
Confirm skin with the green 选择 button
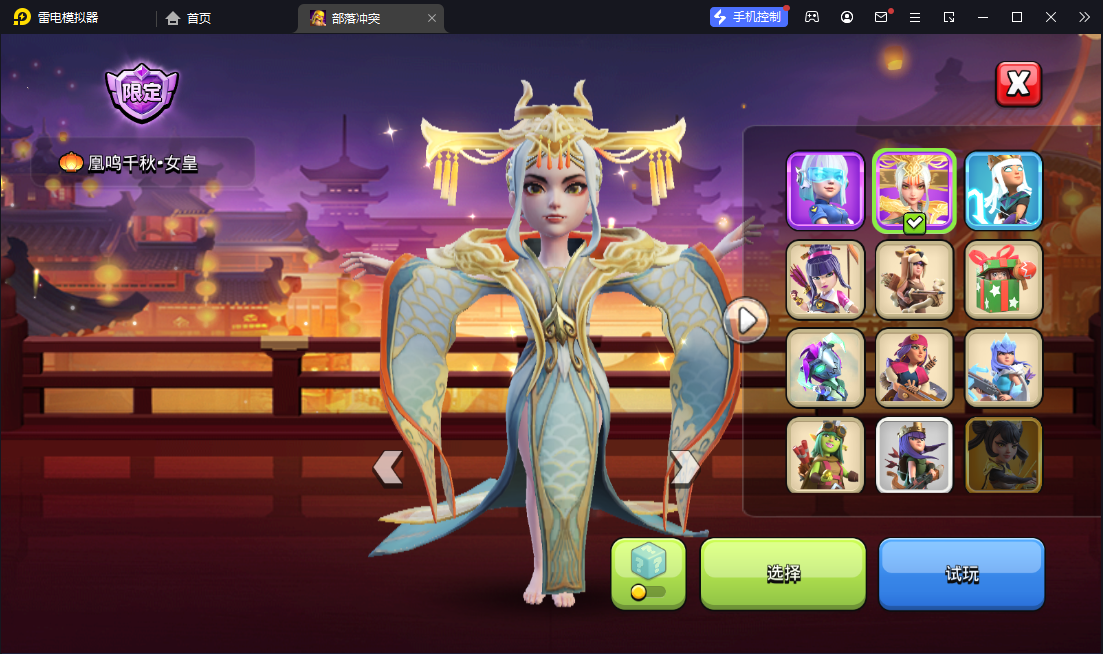783,574
